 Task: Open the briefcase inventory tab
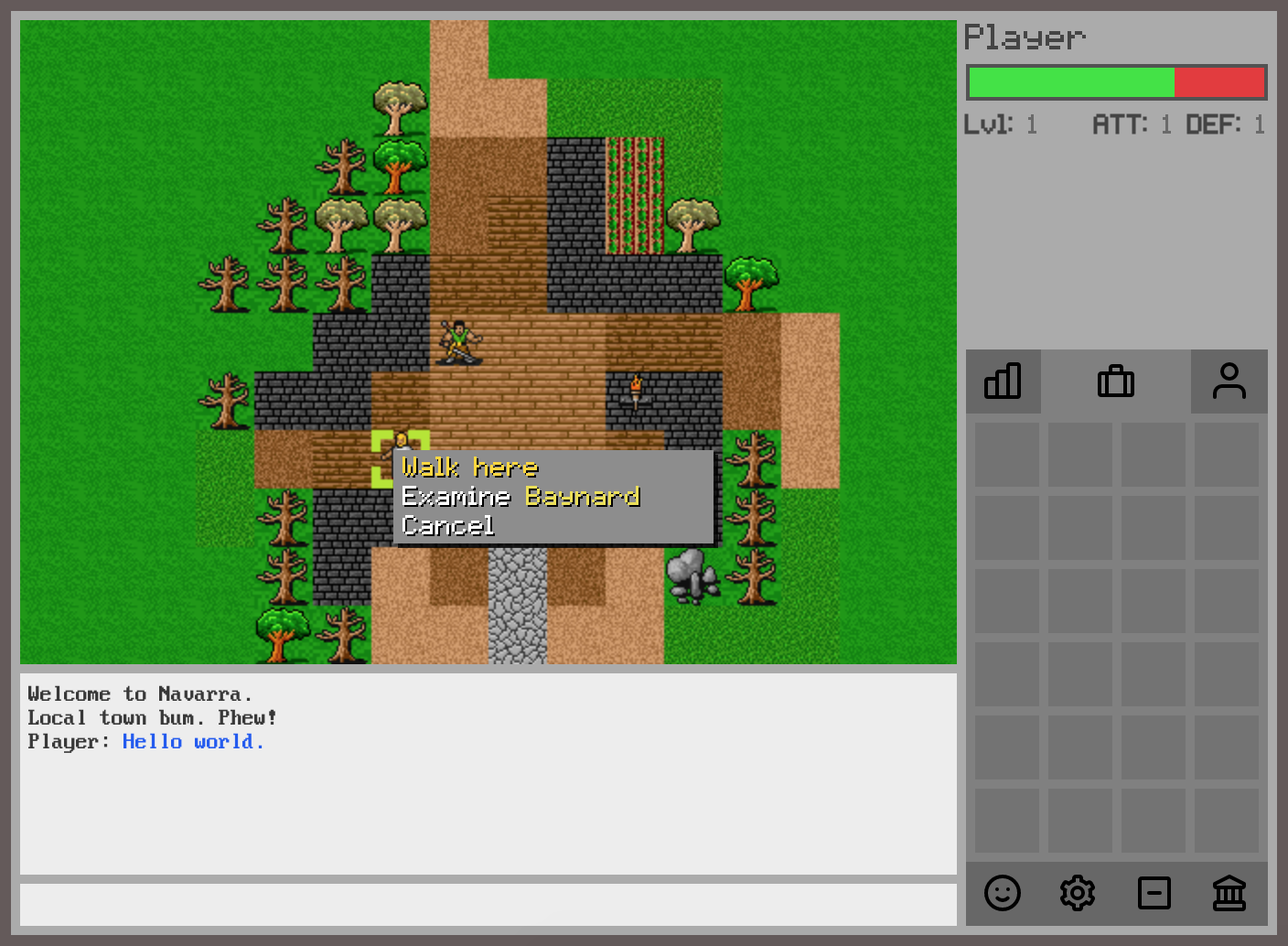tap(1116, 382)
